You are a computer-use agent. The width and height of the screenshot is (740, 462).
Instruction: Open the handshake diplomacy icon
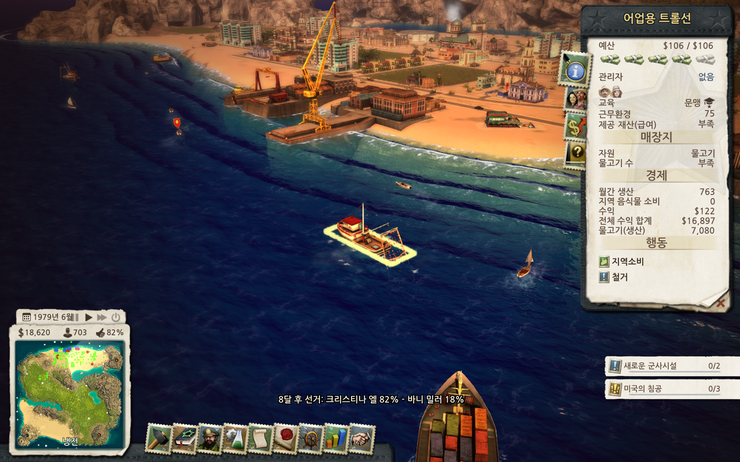tap(361, 437)
